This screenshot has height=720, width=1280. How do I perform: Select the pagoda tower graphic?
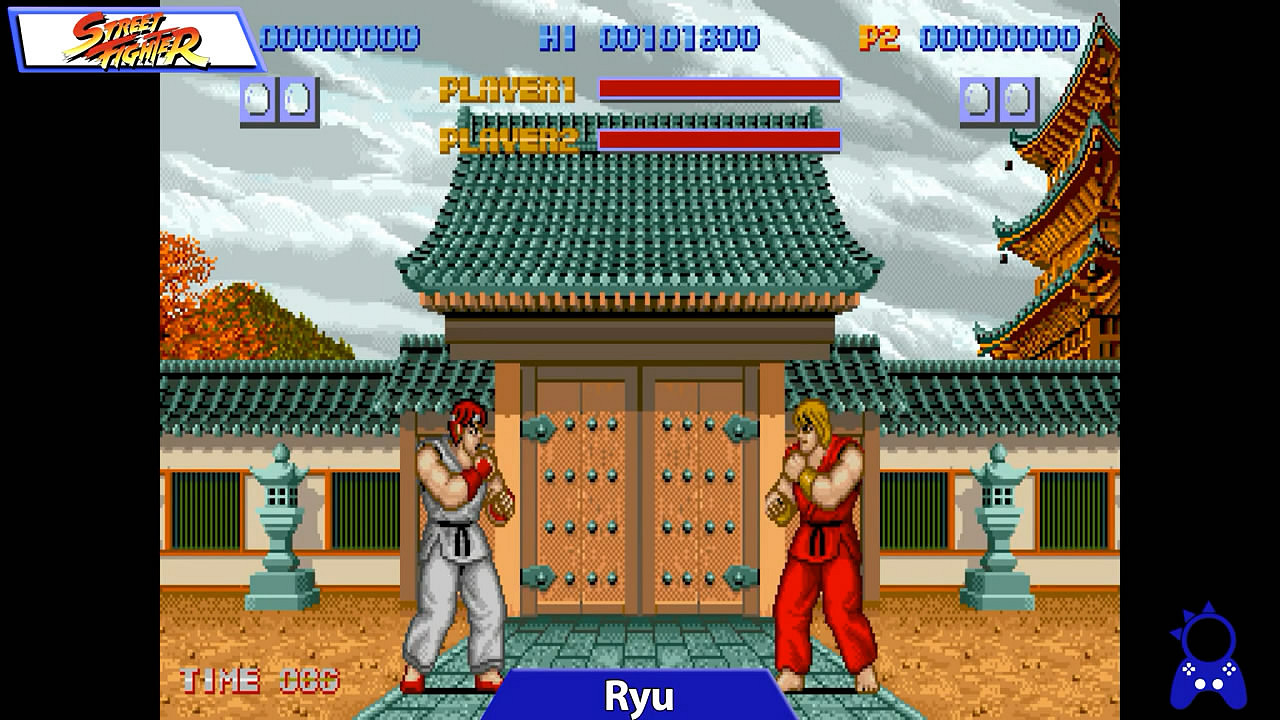coord(1080,200)
